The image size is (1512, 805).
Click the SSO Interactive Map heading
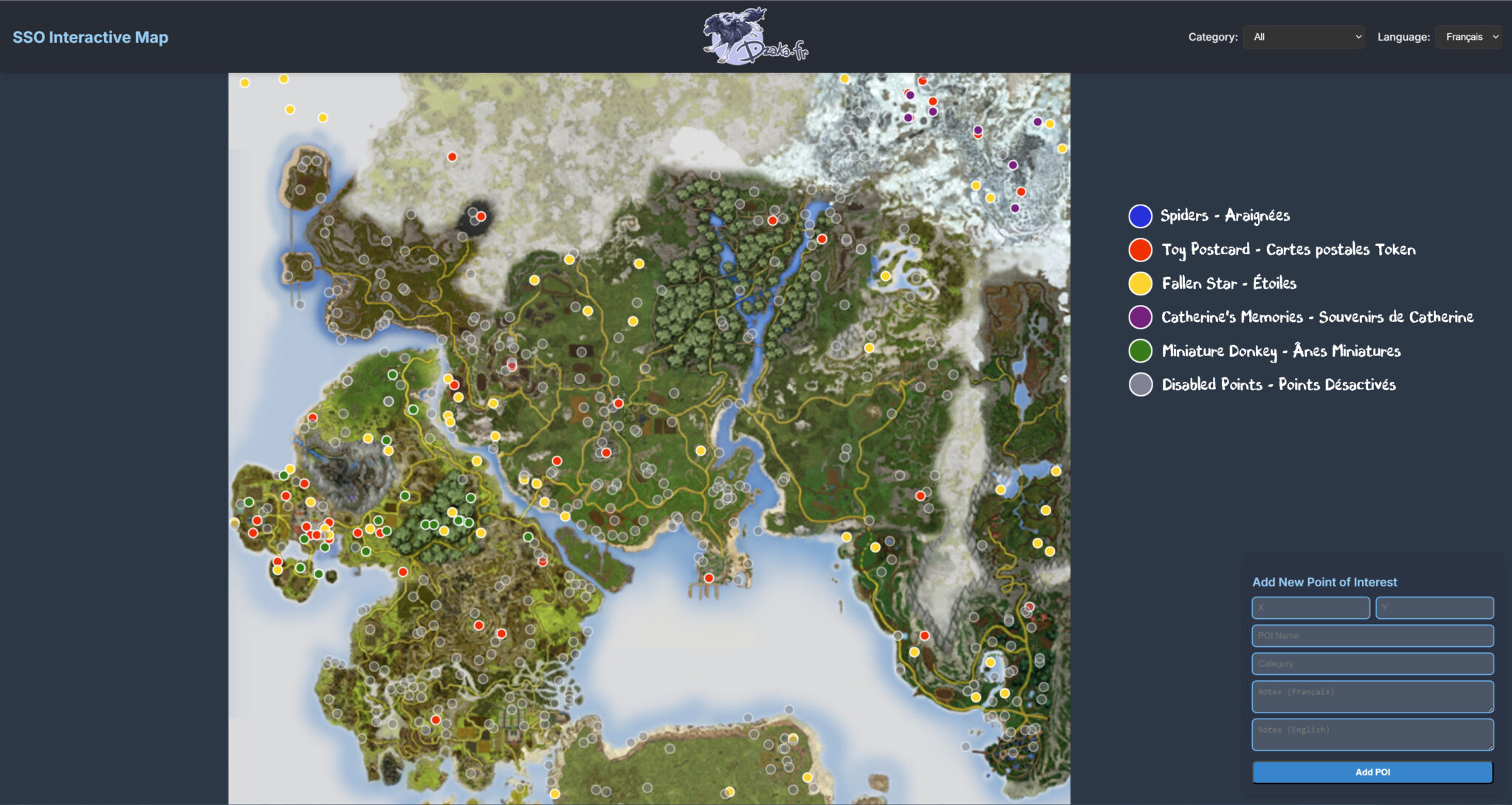point(90,37)
